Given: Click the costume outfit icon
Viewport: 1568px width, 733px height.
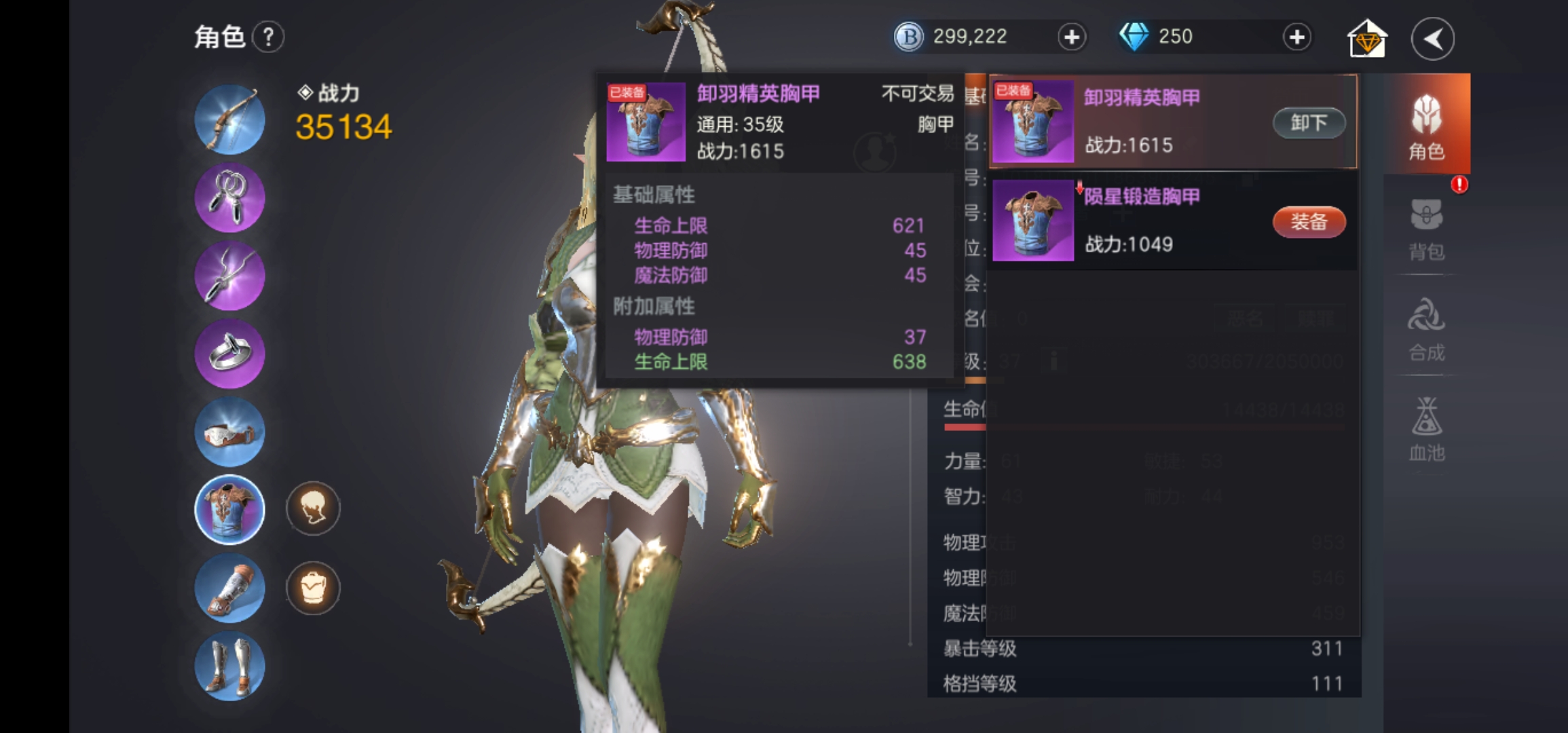Looking at the screenshot, I should 313,588.
